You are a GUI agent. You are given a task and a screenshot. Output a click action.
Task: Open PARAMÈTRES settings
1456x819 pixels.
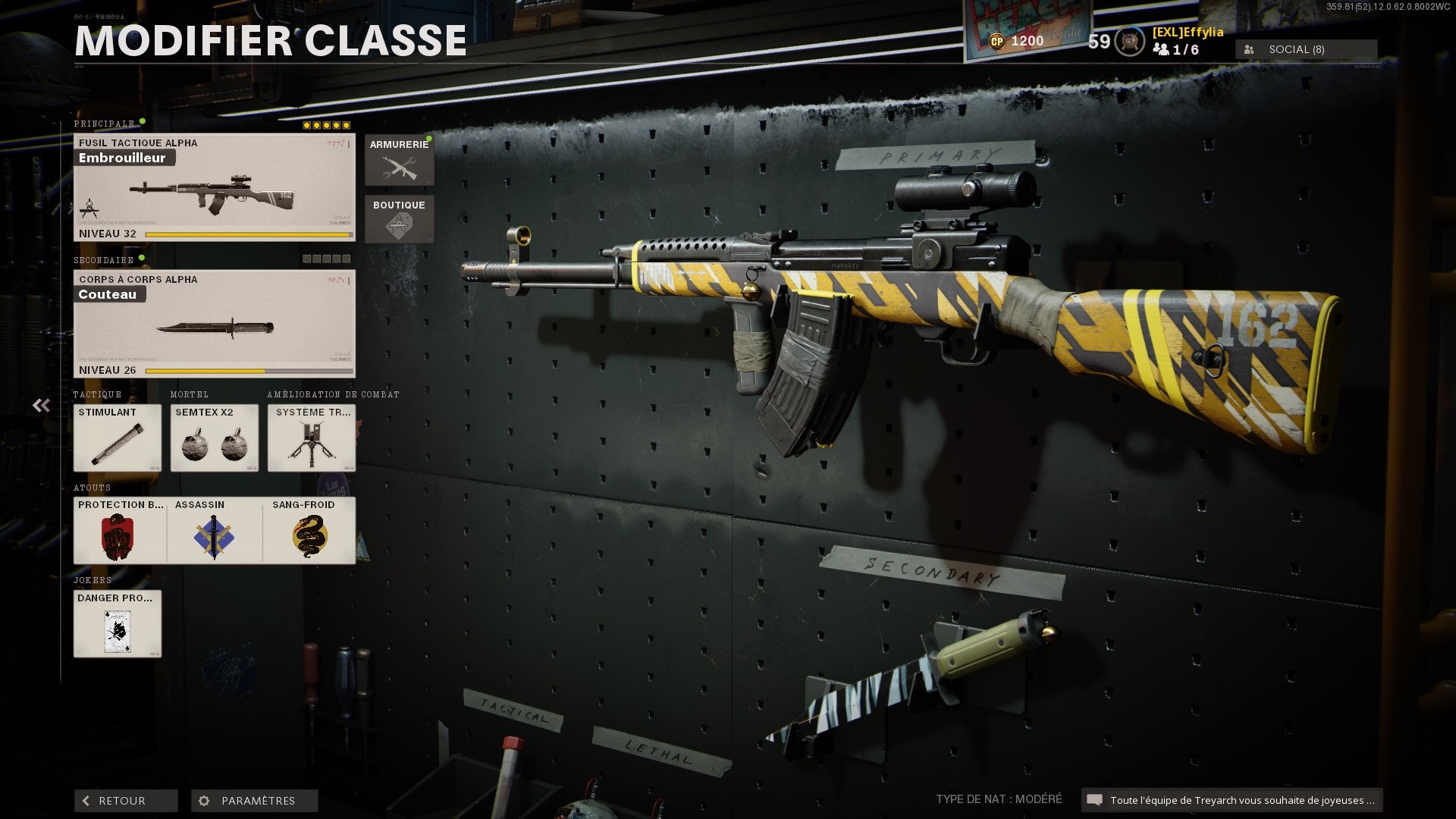[x=253, y=800]
